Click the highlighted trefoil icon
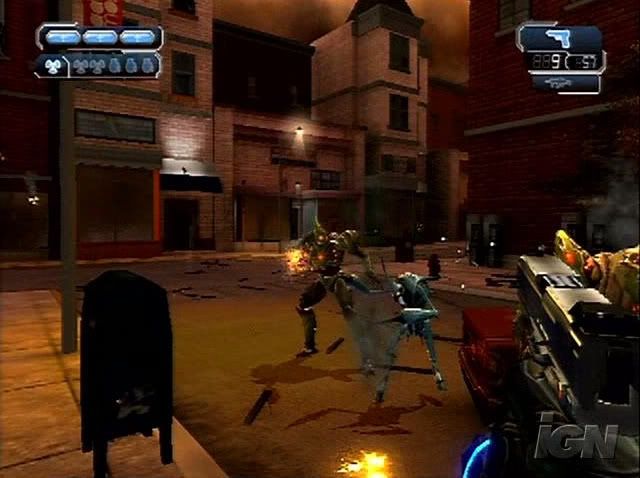 (52, 66)
